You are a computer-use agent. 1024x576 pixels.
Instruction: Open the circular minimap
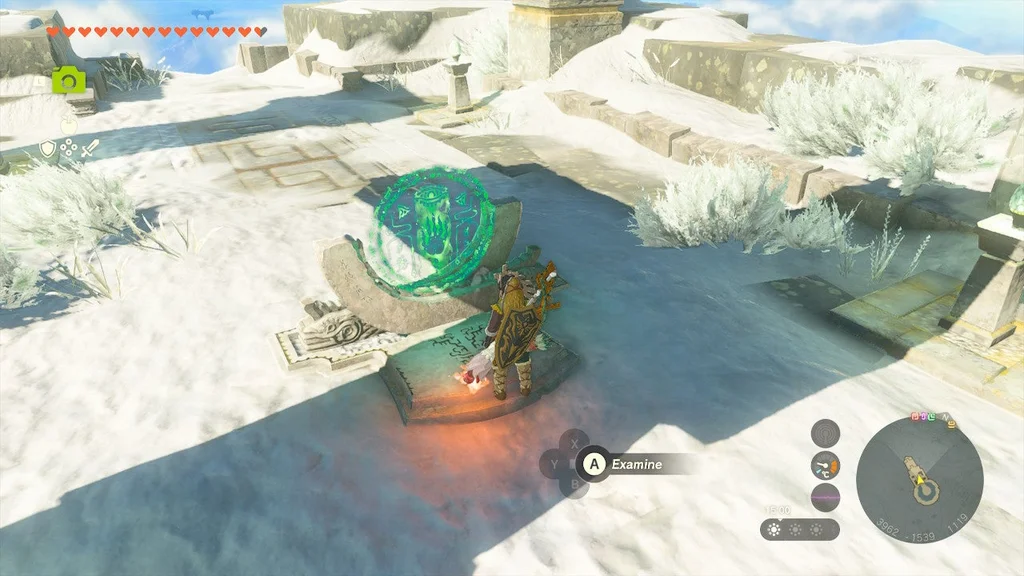[919, 480]
